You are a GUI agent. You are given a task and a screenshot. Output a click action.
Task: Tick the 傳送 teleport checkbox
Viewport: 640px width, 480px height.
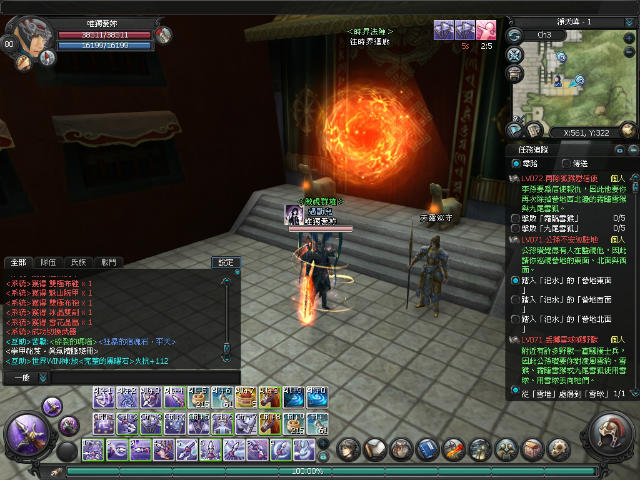pos(566,163)
